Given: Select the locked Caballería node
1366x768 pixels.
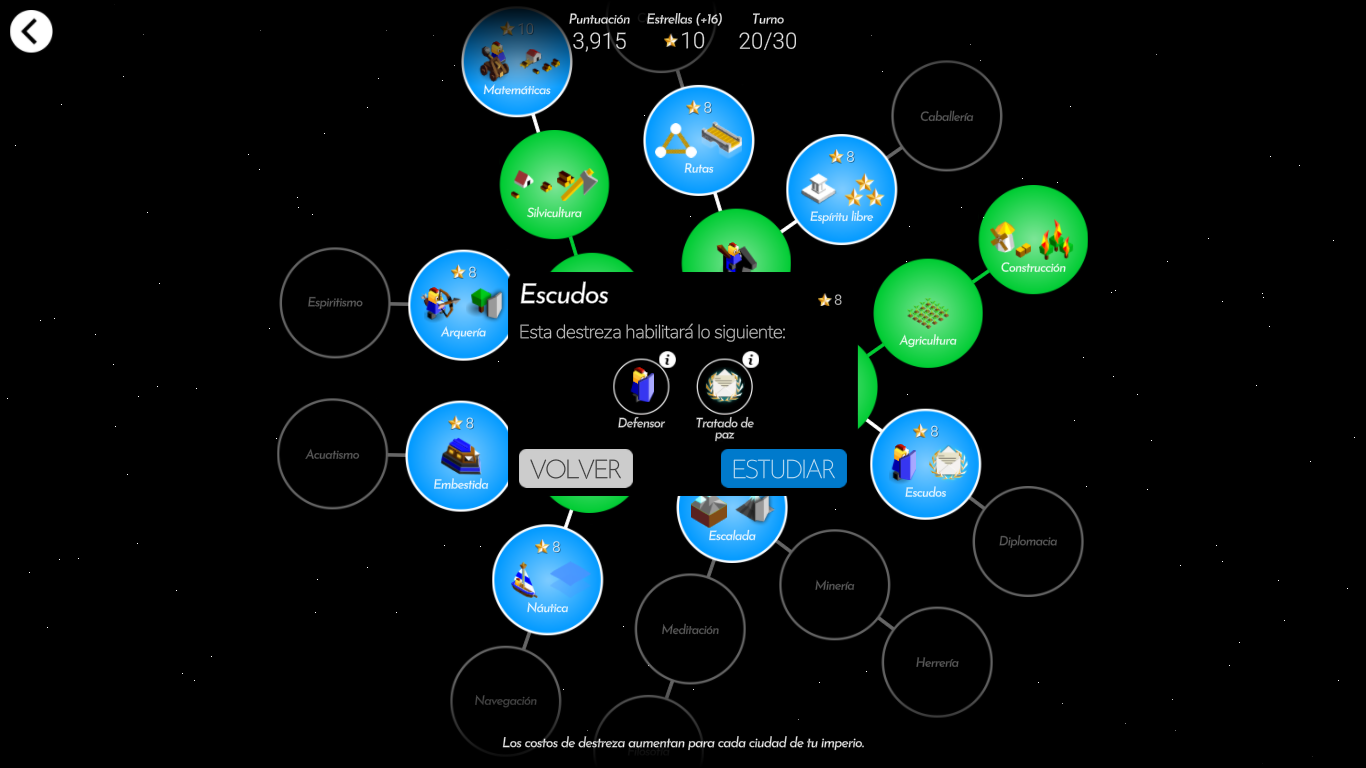Looking at the screenshot, I should click(946, 116).
